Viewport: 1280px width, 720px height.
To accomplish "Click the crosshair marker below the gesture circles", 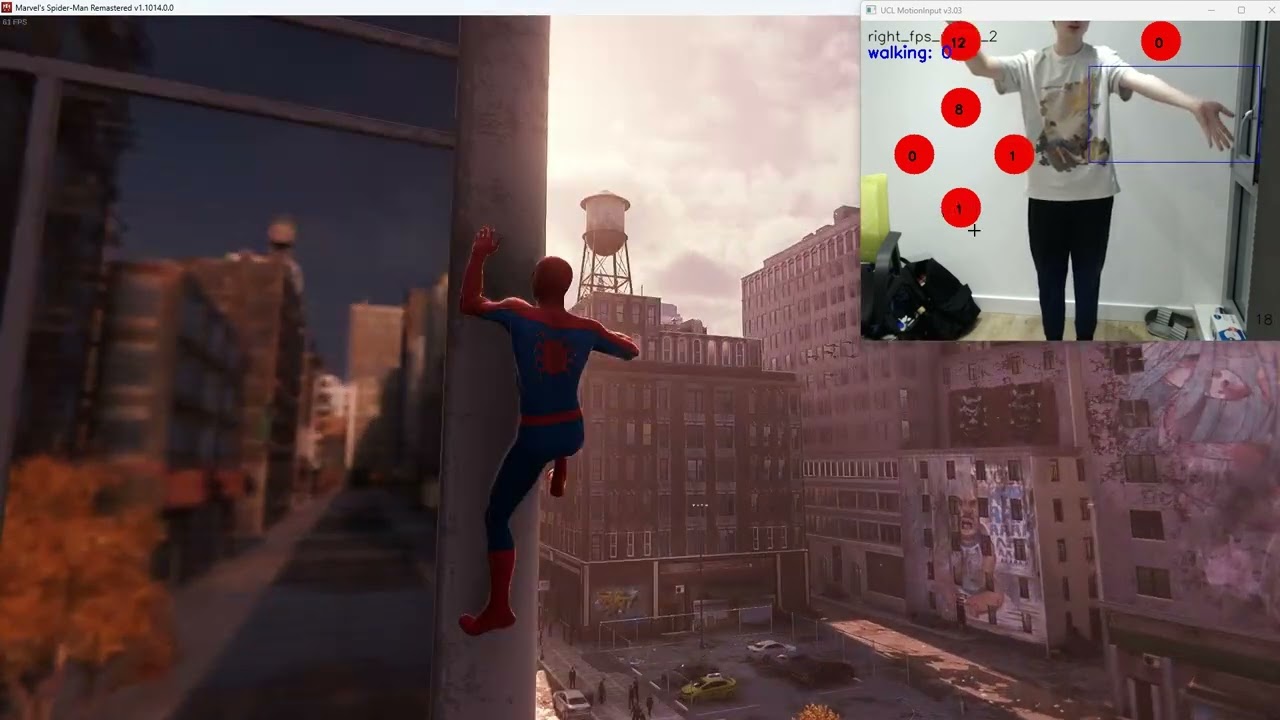I will click(x=974, y=230).
